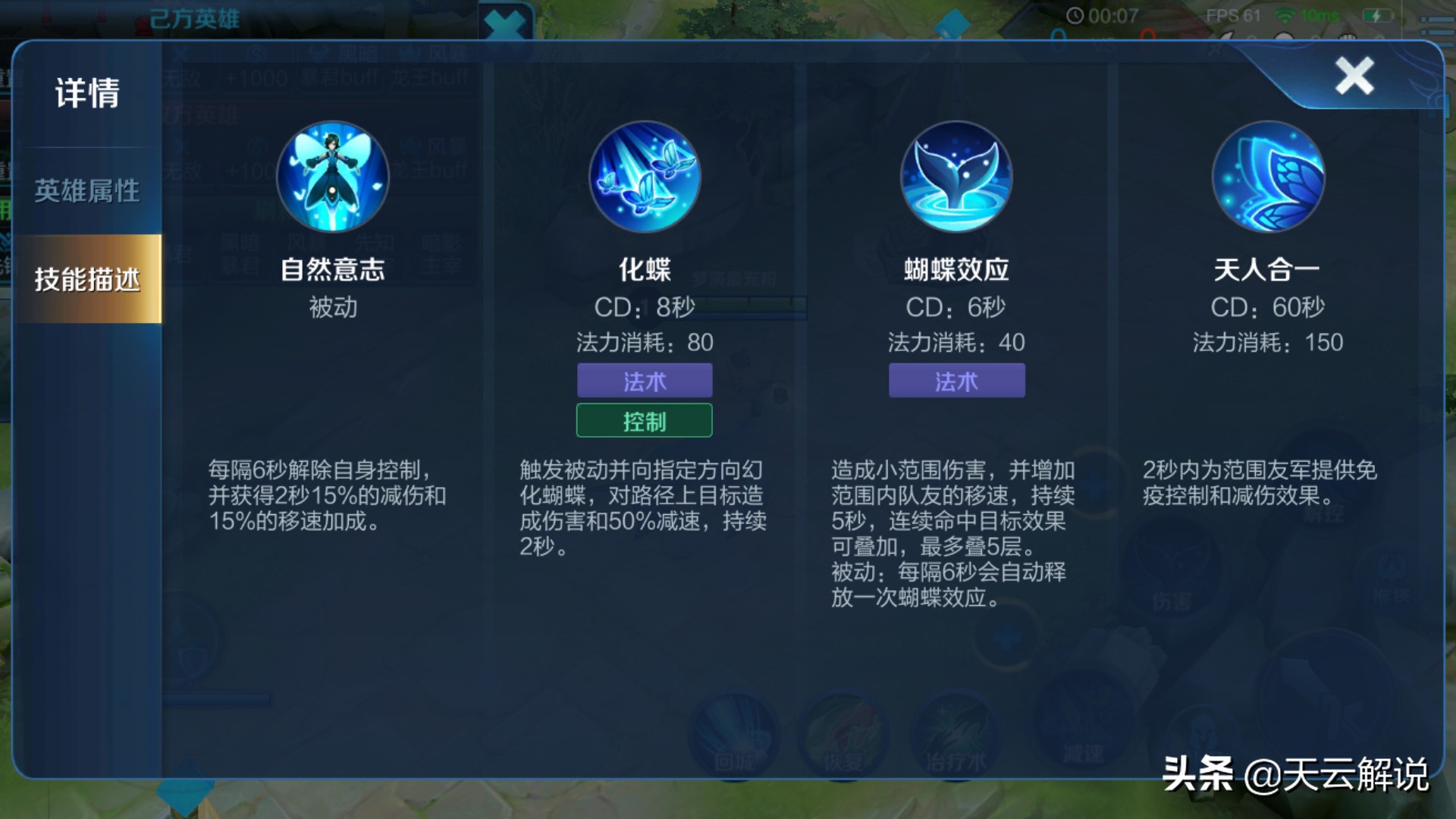Toggle the 法术 tag under 蝴蝶效应

tap(957, 381)
